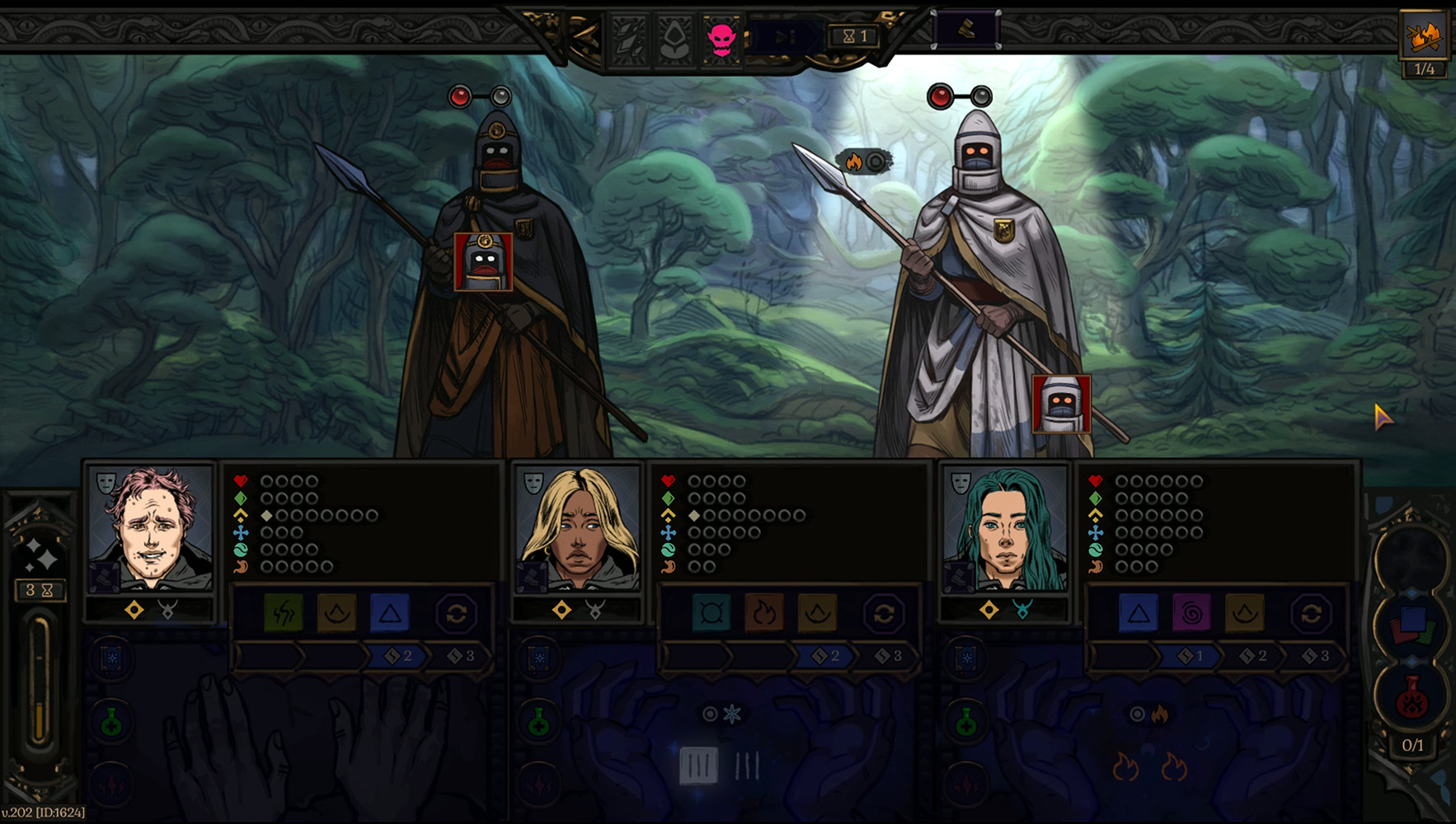Open the pink-haired character's spellbook

pyautogui.click(x=111, y=660)
